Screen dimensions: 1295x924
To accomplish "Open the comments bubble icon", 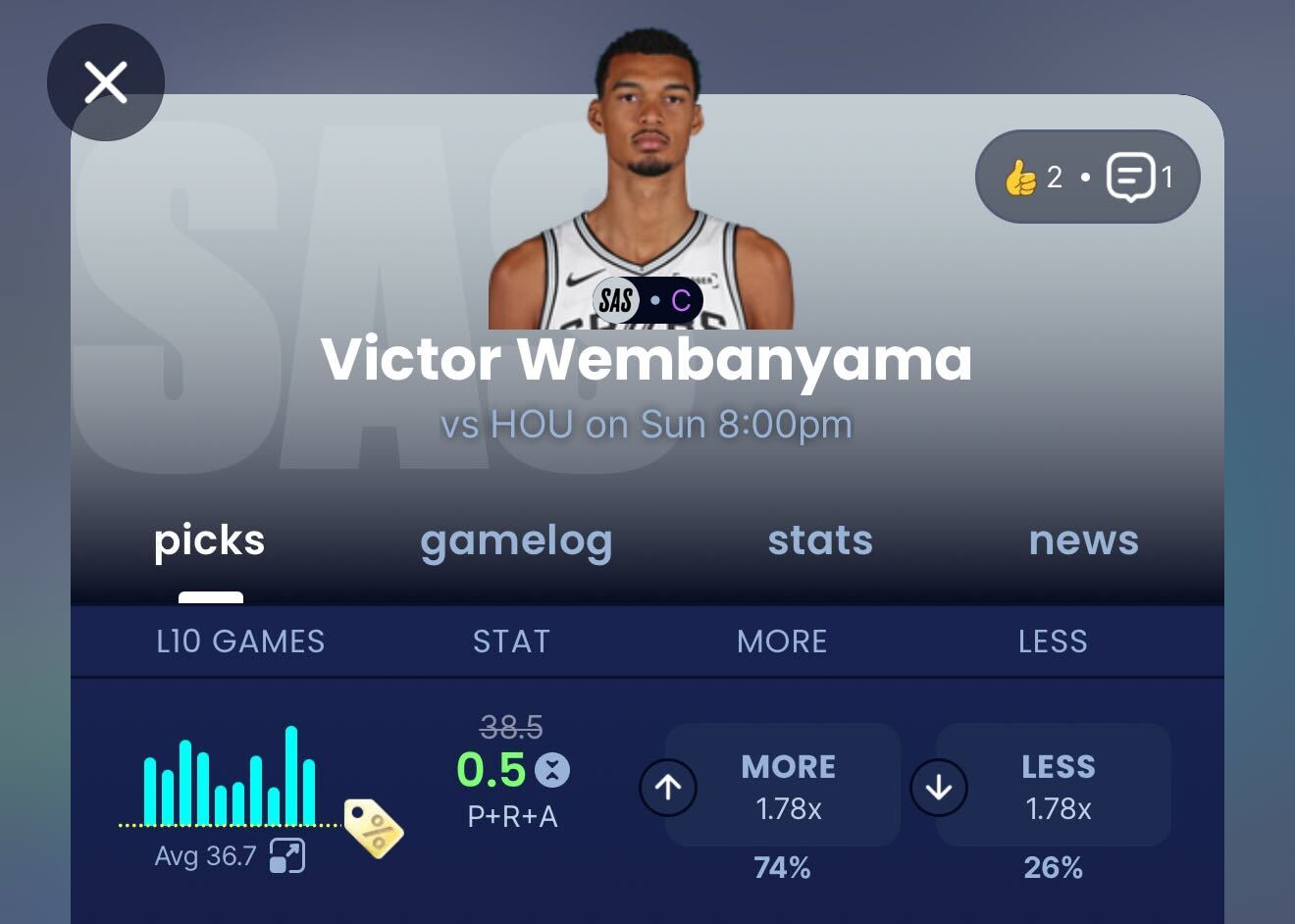I will coord(1130,178).
